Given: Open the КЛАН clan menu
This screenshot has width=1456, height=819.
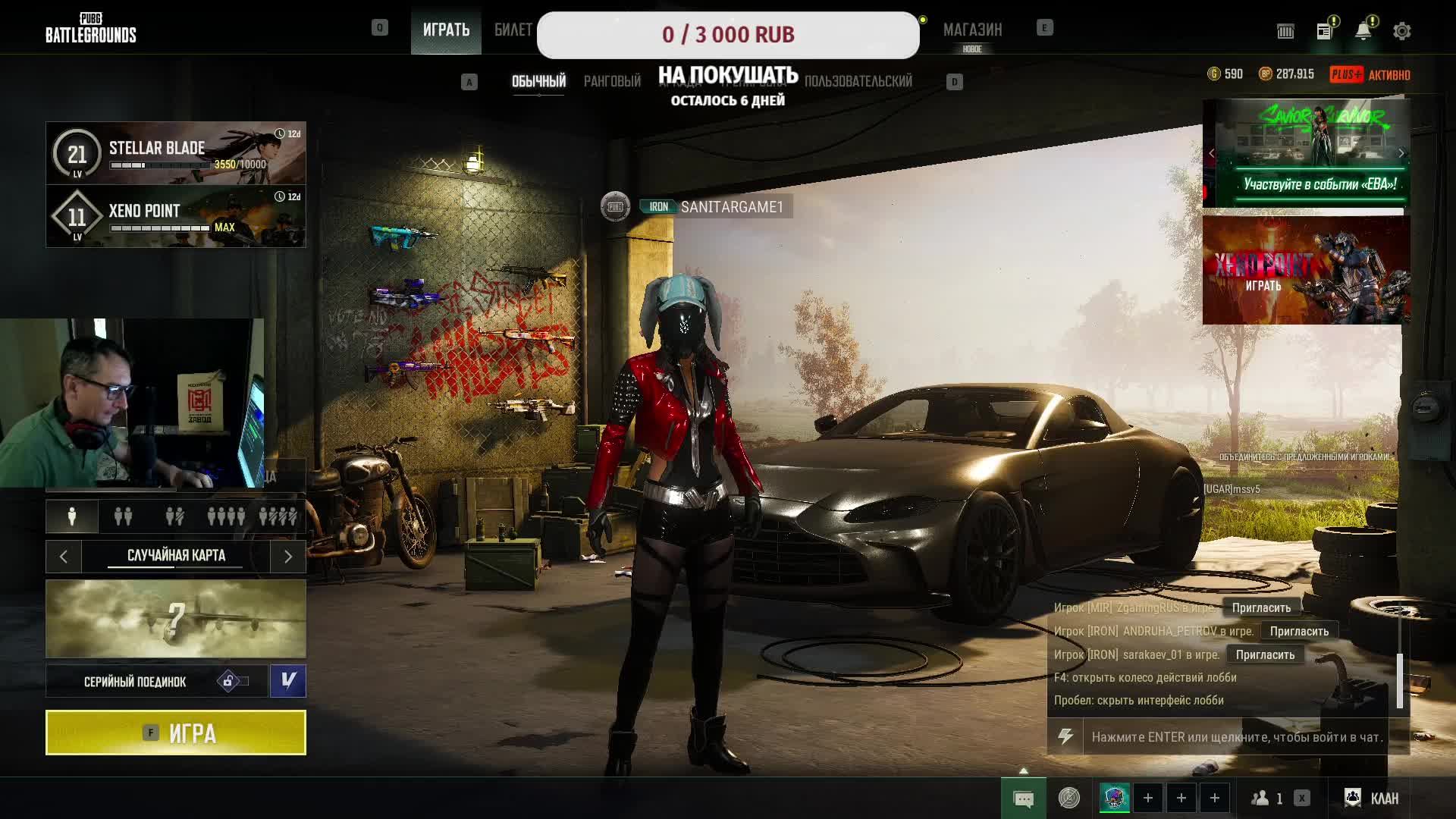Looking at the screenshot, I should [x=1373, y=798].
